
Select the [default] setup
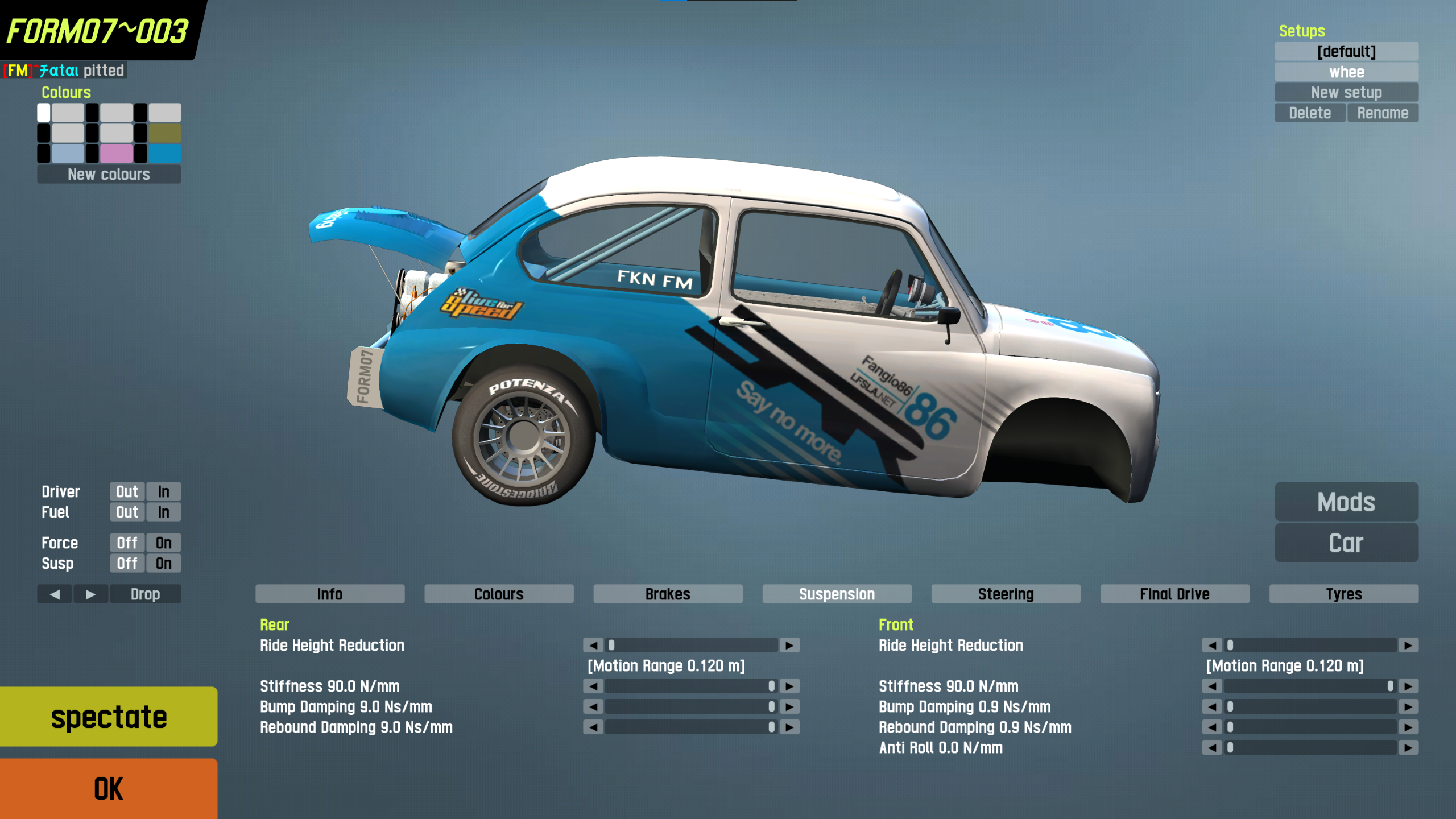pyautogui.click(x=1346, y=51)
